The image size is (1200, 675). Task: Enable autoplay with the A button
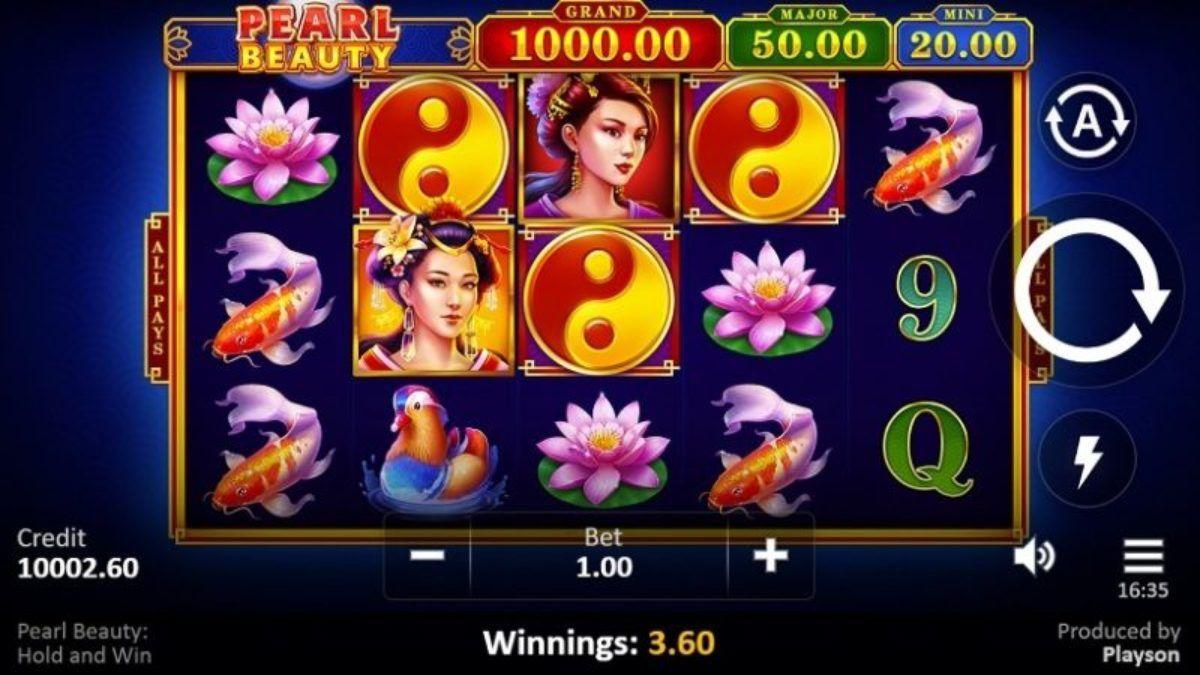pos(1087,122)
